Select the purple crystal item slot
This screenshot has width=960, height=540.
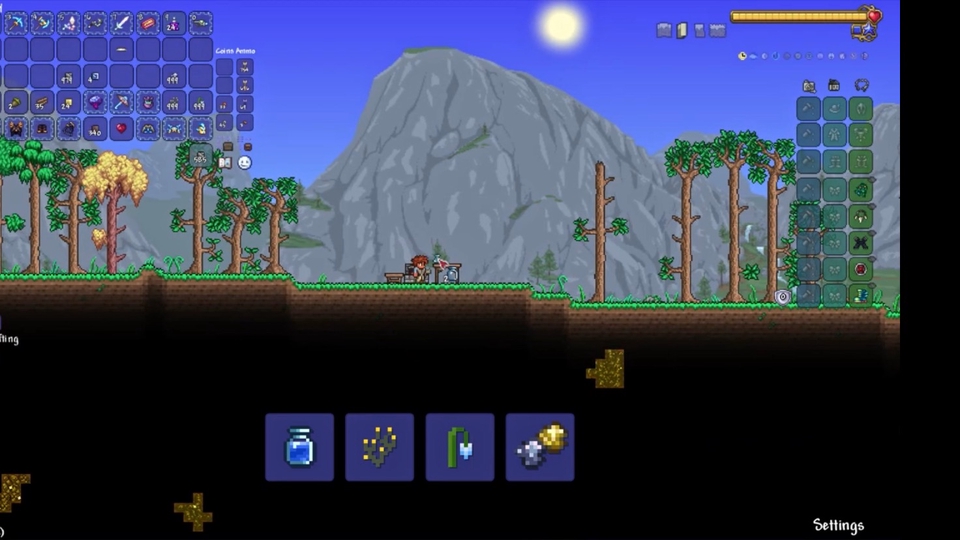(x=96, y=102)
